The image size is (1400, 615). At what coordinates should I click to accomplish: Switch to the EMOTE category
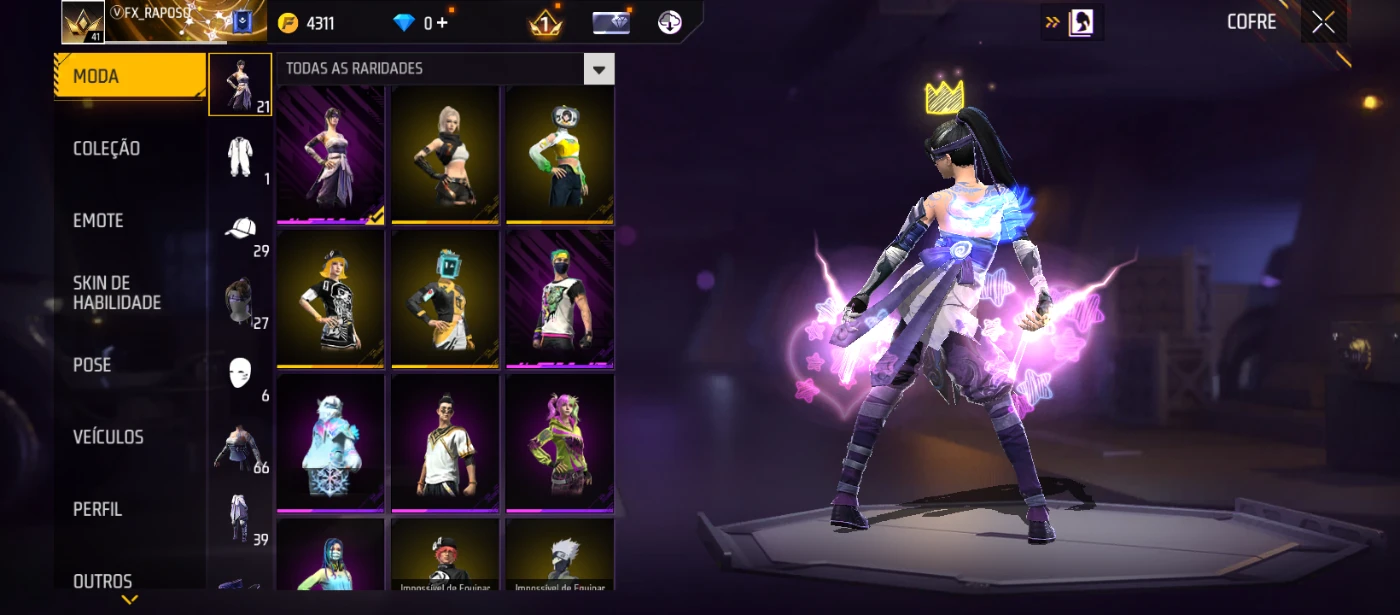pyautogui.click(x=99, y=221)
